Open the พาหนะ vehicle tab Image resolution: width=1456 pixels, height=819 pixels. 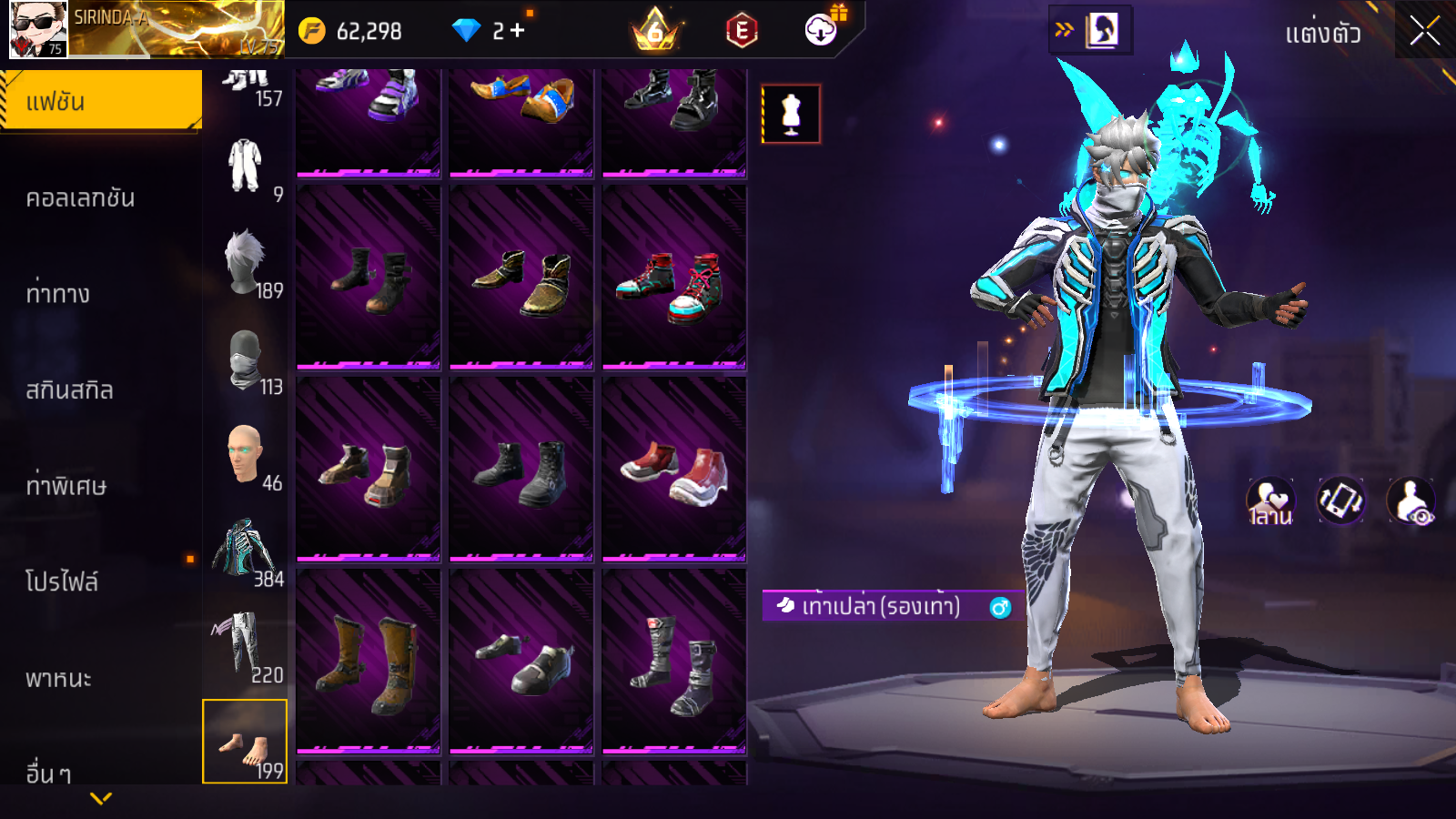(x=59, y=679)
